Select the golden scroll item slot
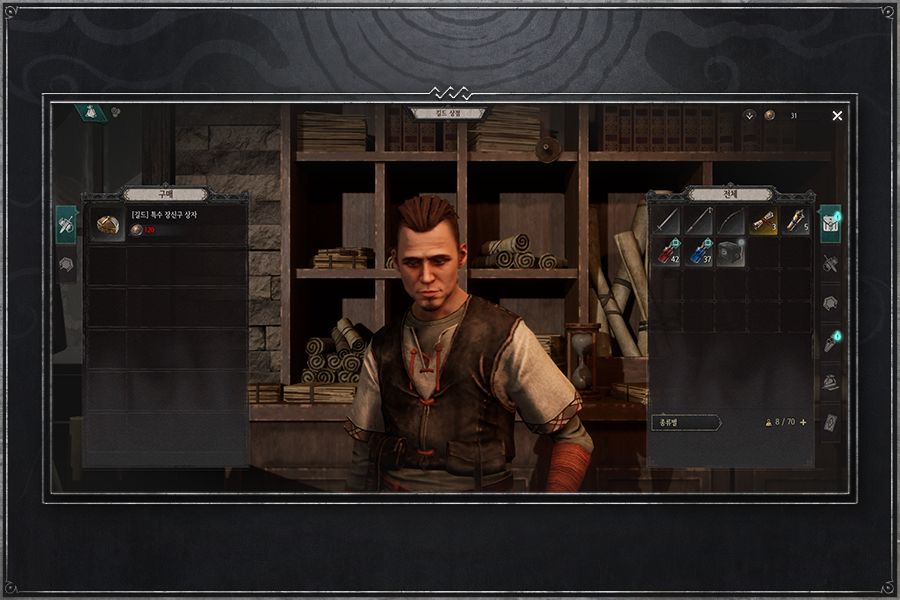Viewport: 900px width, 600px height. click(763, 221)
